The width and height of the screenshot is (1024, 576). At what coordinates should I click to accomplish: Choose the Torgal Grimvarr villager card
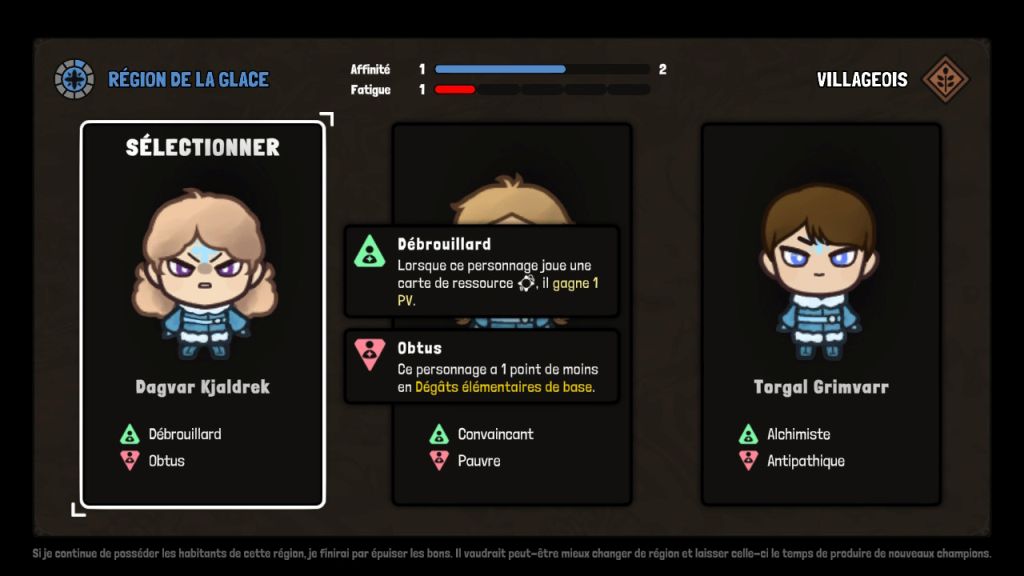pyautogui.click(x=821, y=312)
